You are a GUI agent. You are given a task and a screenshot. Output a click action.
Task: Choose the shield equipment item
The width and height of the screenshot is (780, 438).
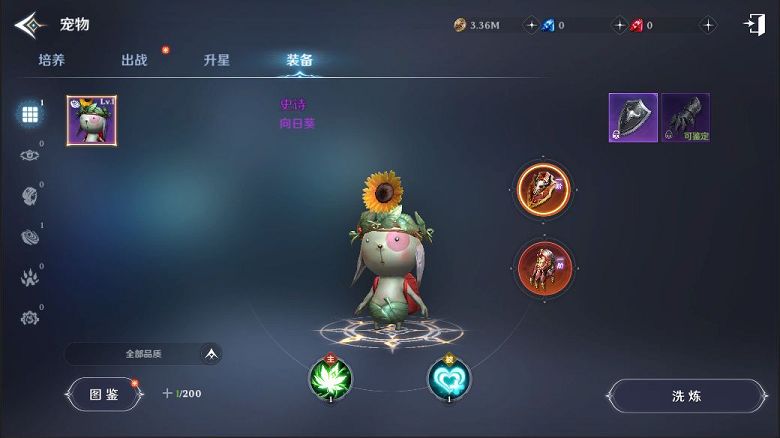(633, 118)
